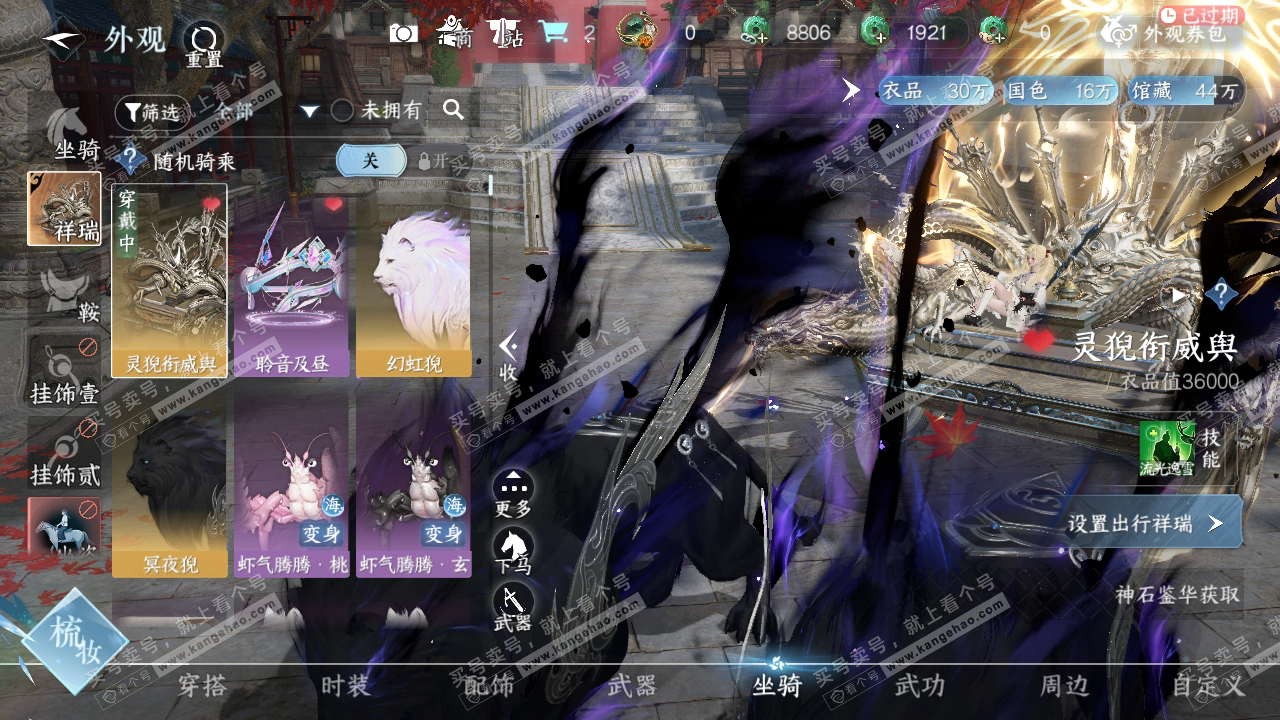Open the mount search magnifier
The width and height of the screenshot is (1280, 720).
tap(453, 110)
